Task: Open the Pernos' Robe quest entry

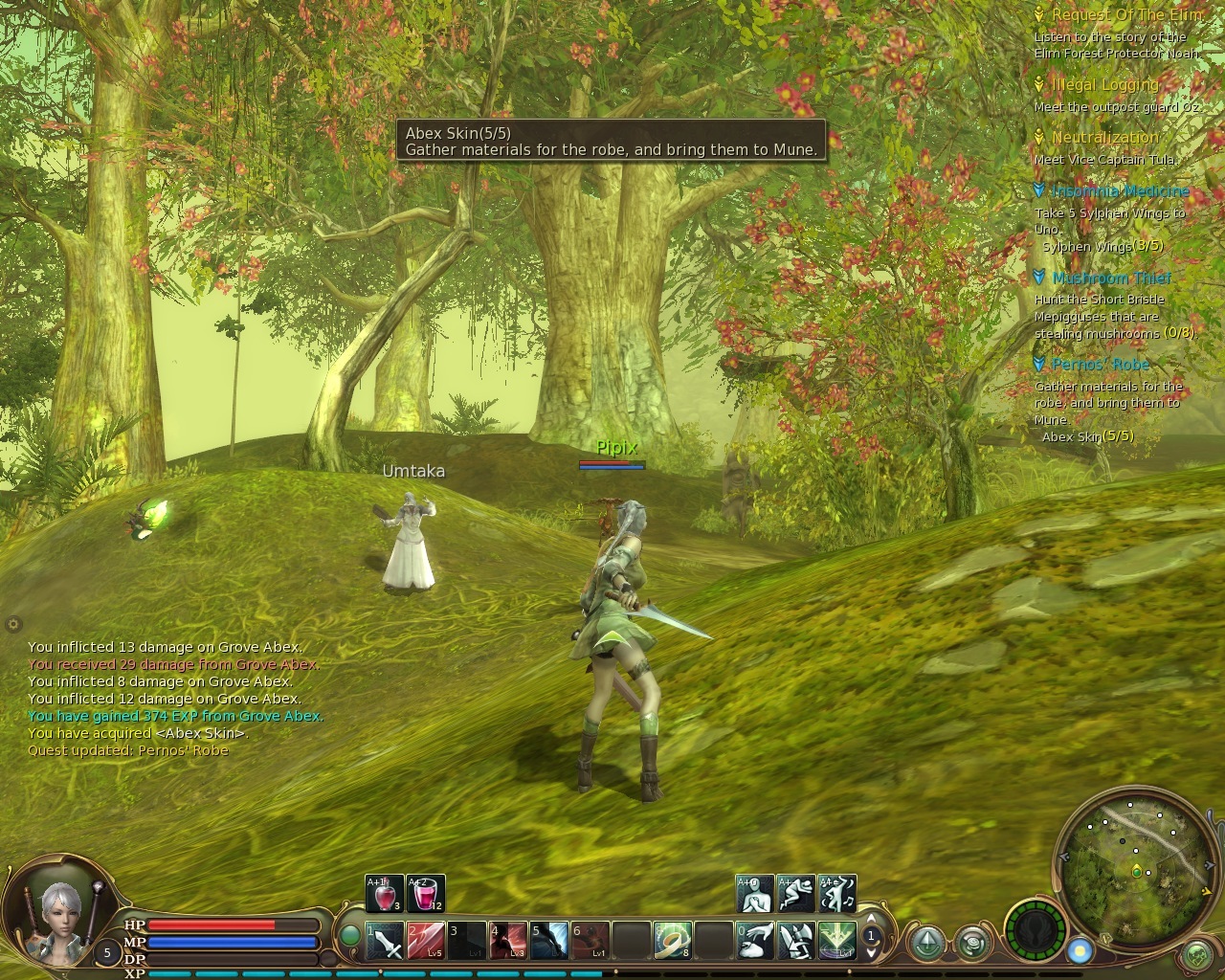Action: point(1101,365)
